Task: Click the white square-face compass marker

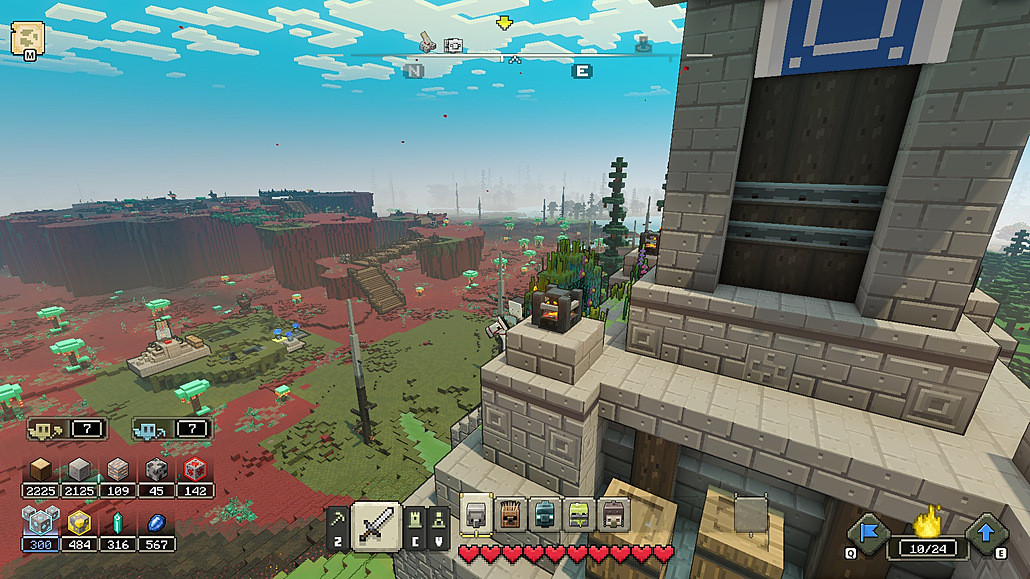Action: (453, 45)
